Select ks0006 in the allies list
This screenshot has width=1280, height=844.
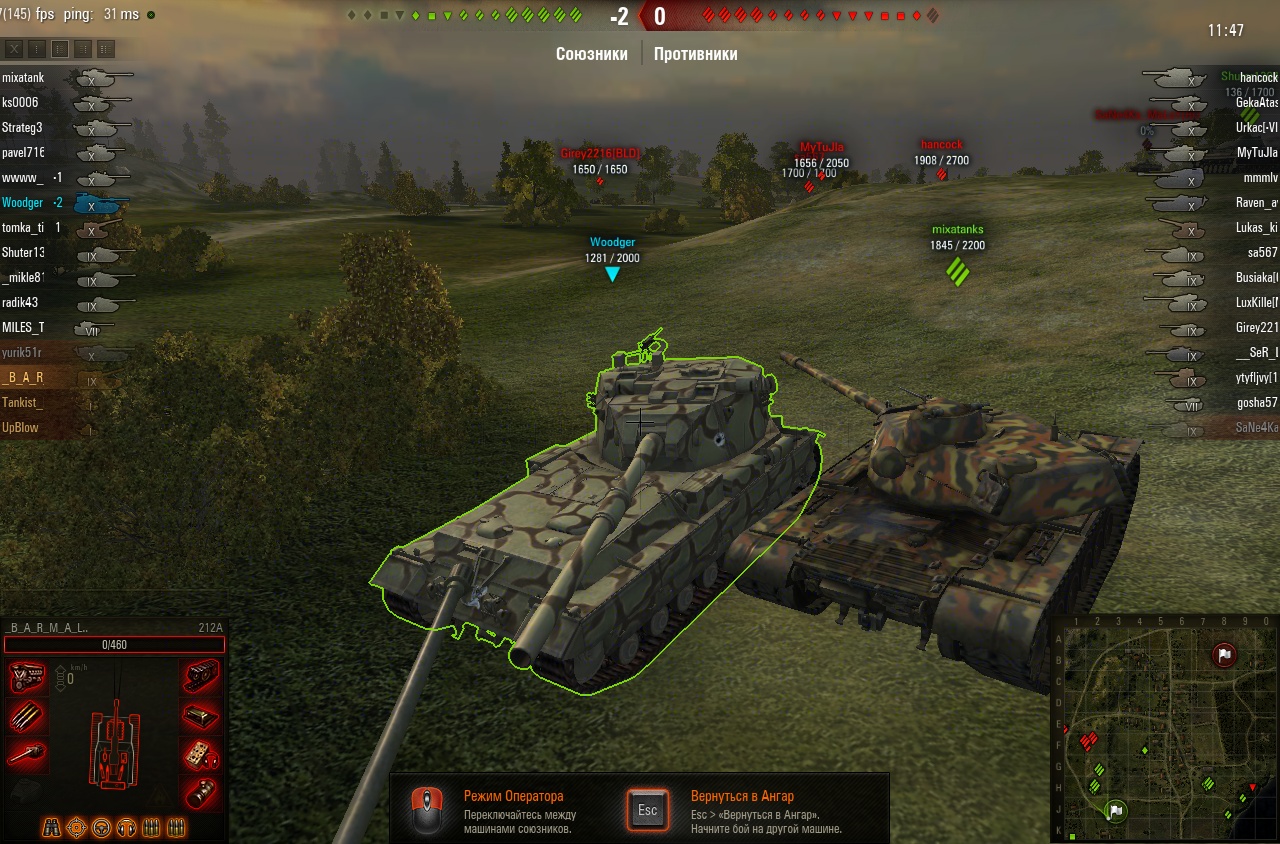point(22,103)
